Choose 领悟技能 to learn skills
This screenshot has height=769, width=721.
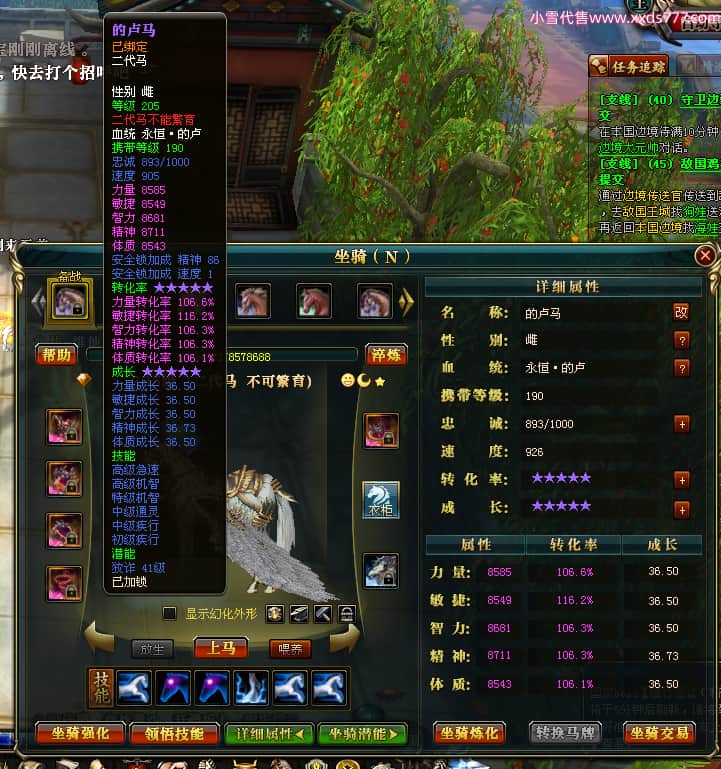click(174, 733)
